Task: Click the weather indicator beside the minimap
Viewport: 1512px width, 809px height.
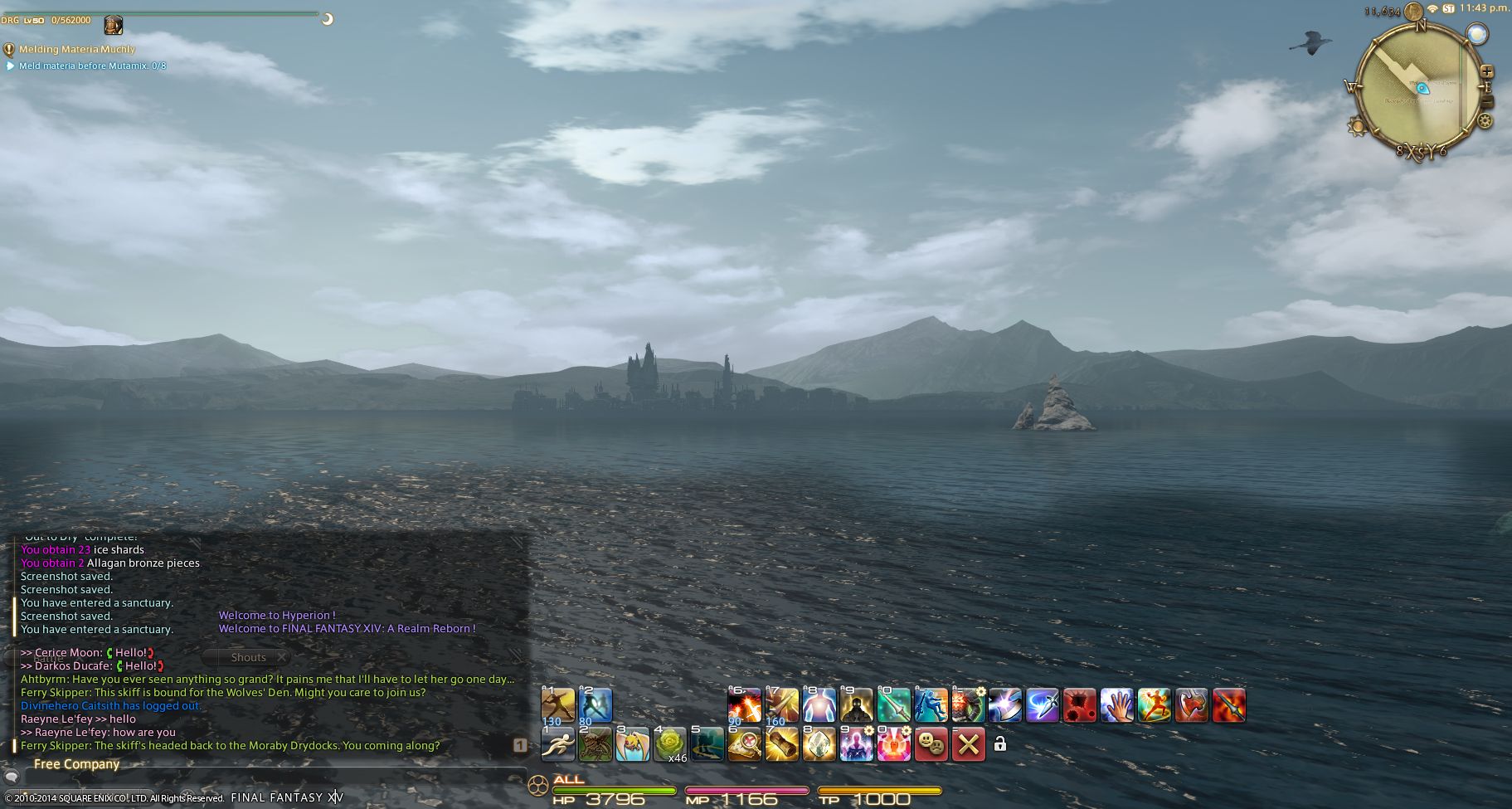Action: point(1476,33)
